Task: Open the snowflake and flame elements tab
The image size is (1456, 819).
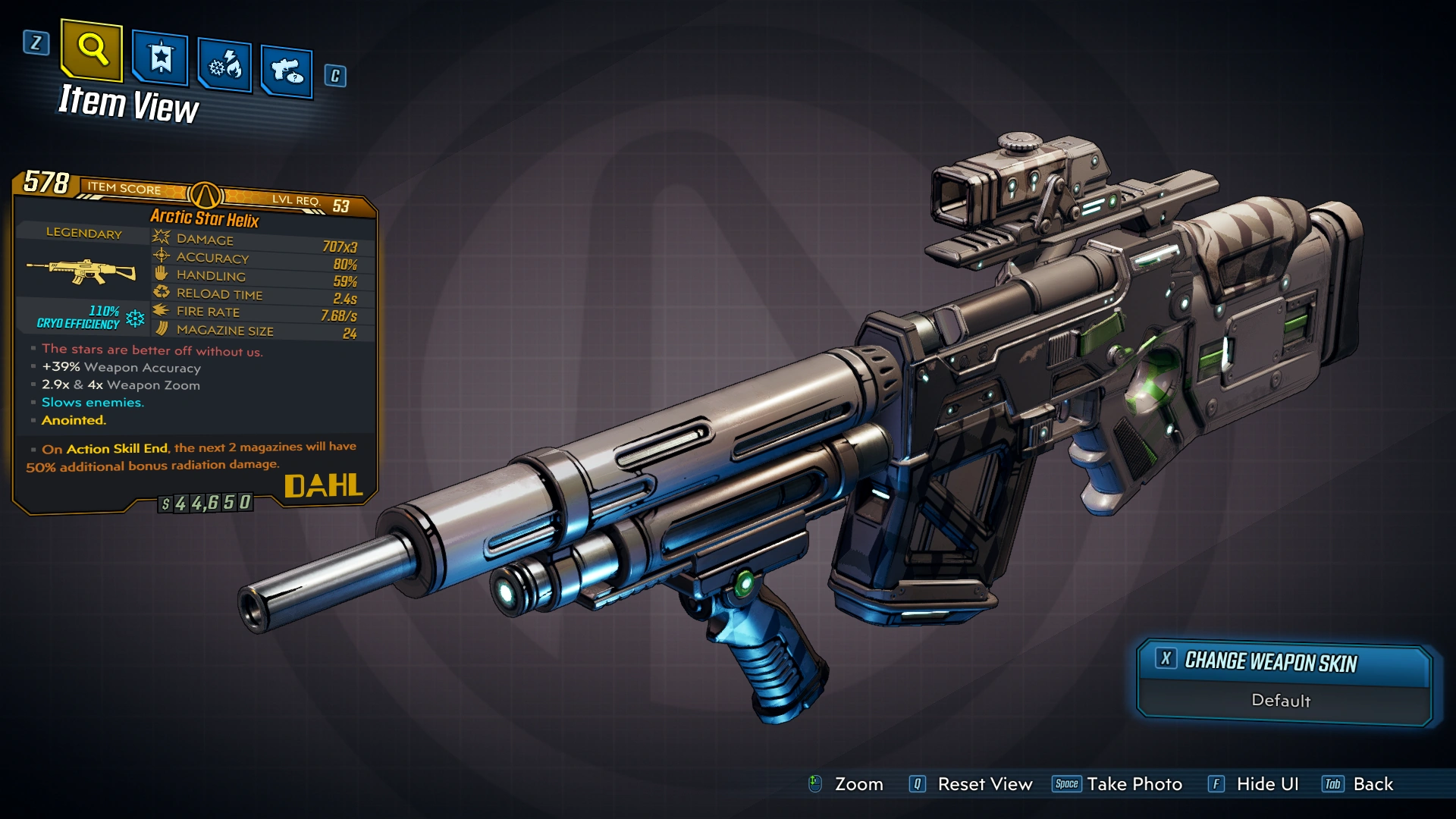Action: pos(224,66)
